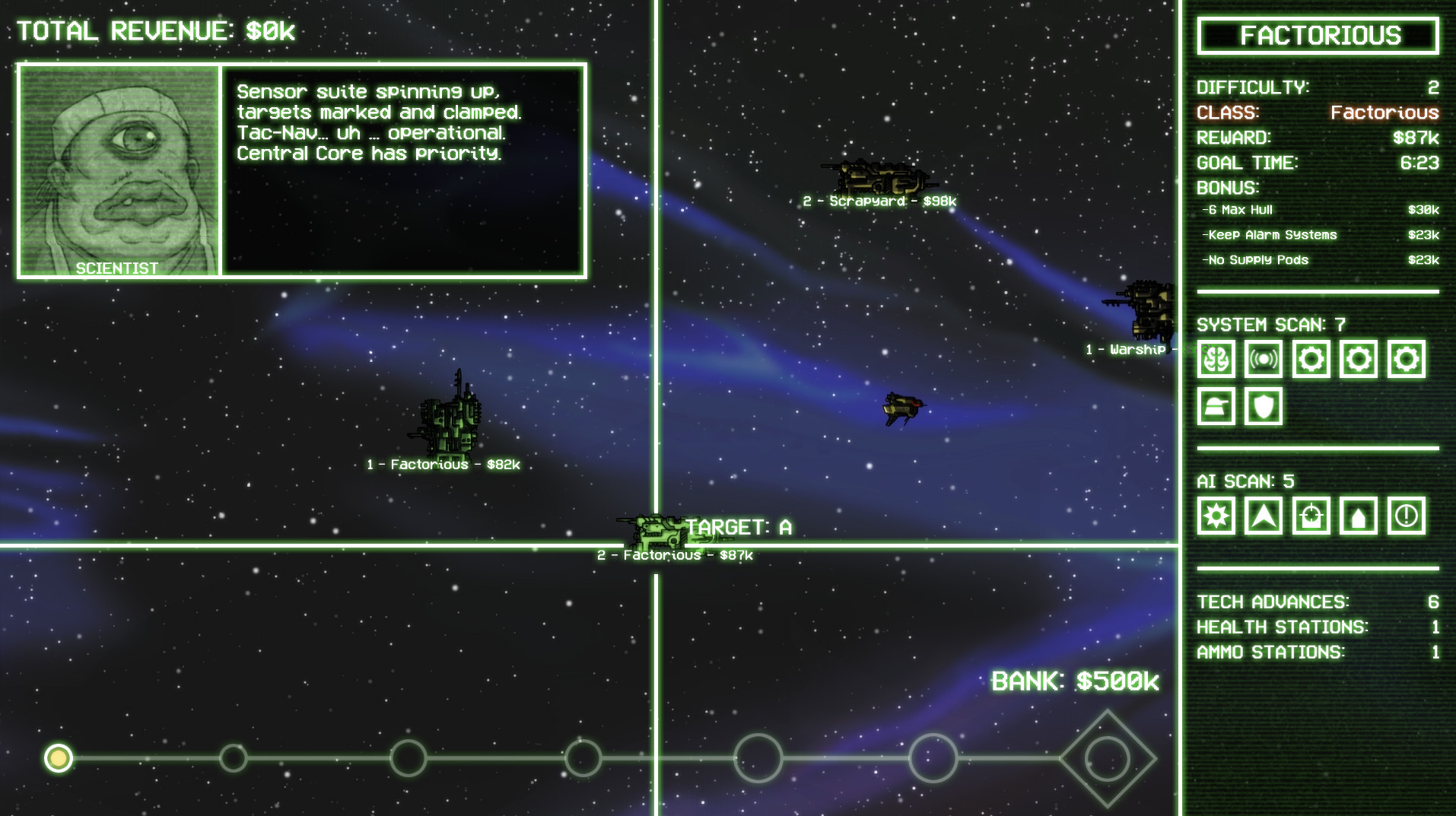Select the starburst icon in AI Scan
The width and height of the screenshot is (1456, 816).
pyautogui.click(x=1216, y=516)
